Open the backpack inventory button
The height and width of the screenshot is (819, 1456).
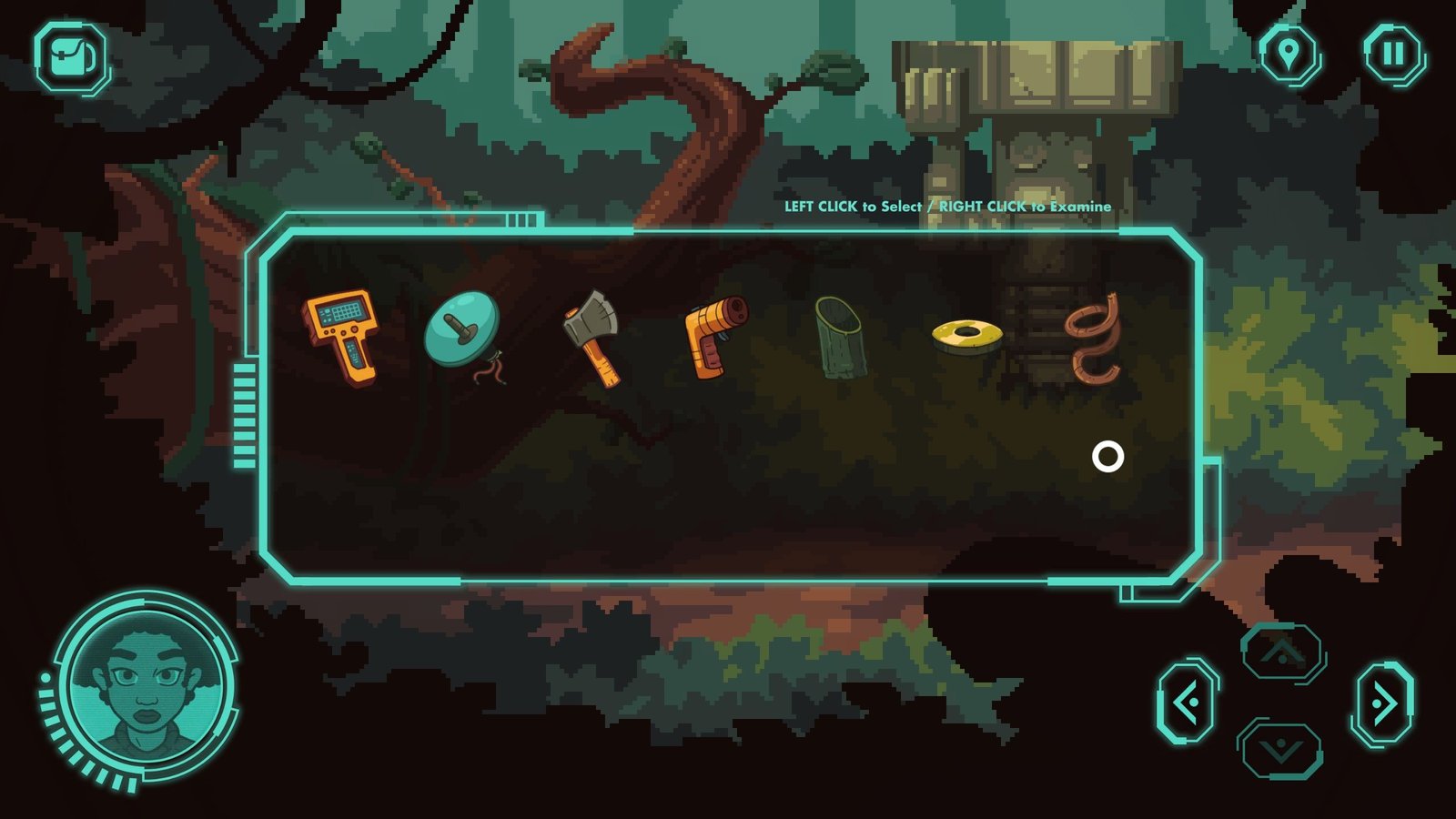pyautogui.click(x=71, y=57)
